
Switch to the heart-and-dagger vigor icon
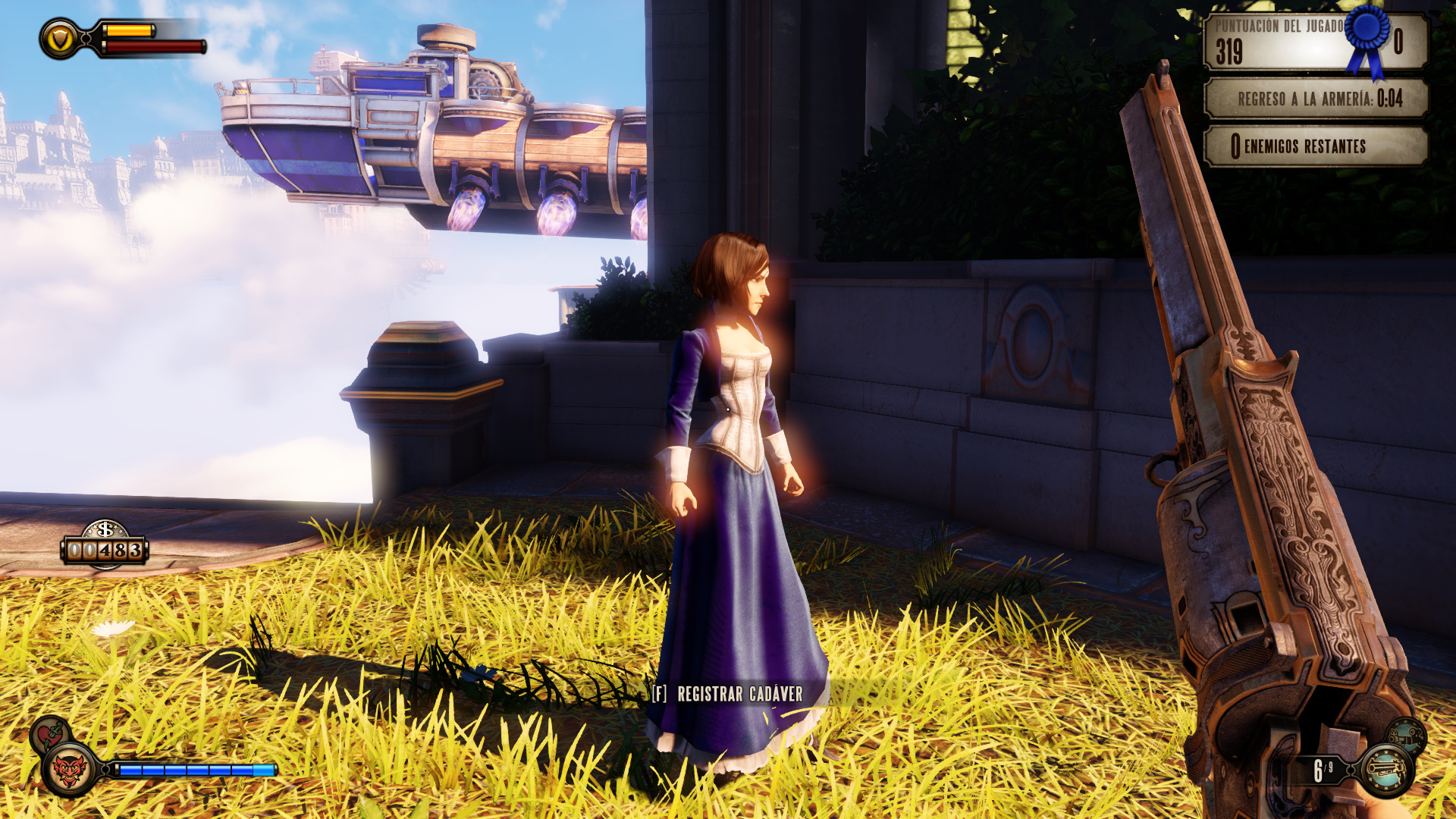[51, 734]
